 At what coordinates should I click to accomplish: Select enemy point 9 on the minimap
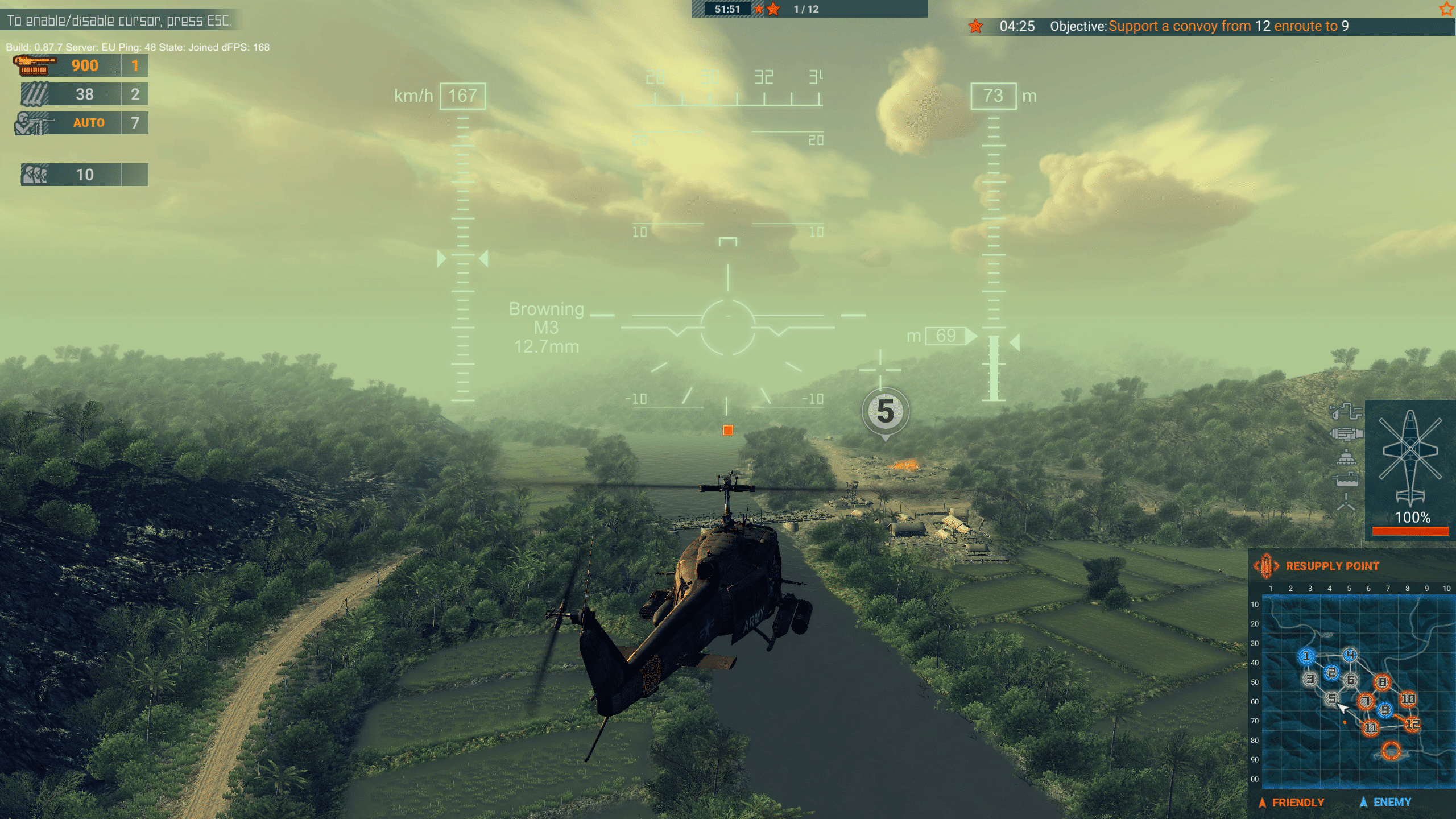click(1385, 710)
